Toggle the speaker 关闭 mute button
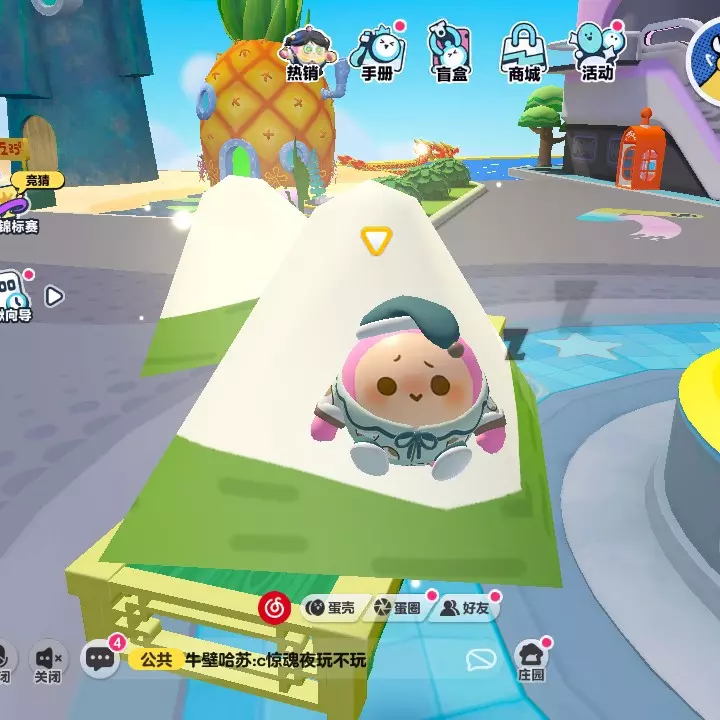720x720 pixels. tap(48, 661)
